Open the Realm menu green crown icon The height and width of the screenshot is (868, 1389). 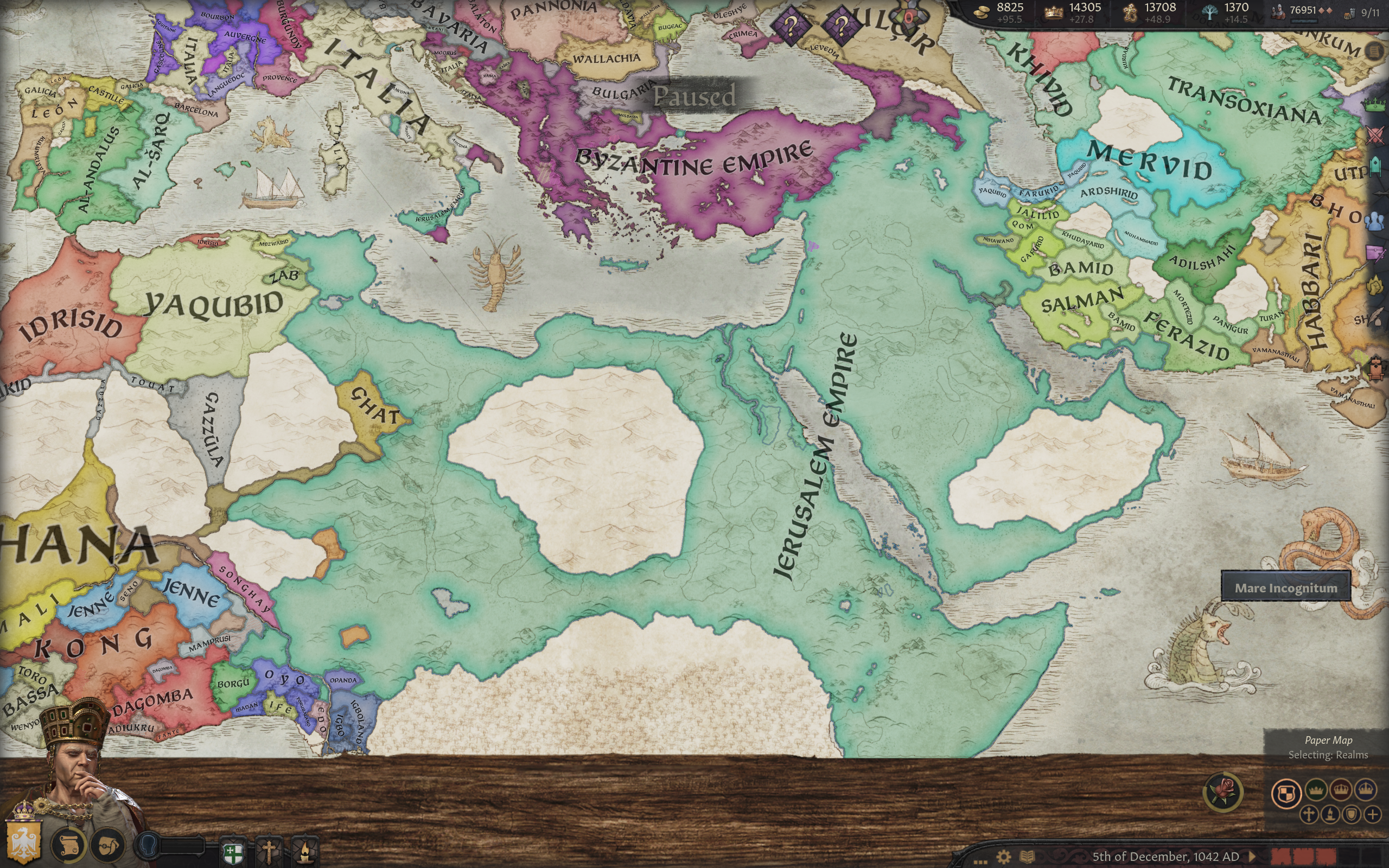[x=1376, y=105]
